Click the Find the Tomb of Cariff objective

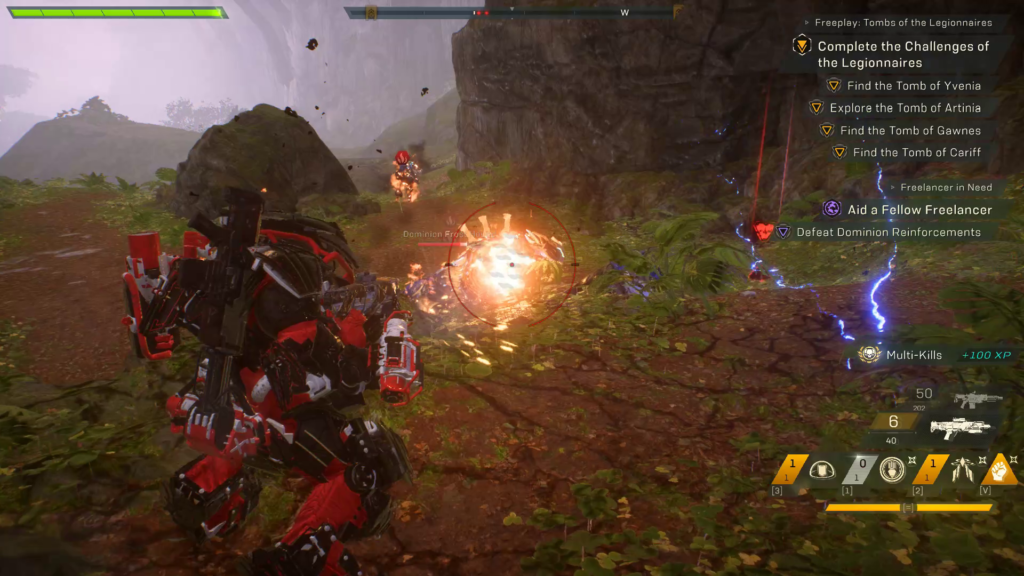tap(916, 152)
